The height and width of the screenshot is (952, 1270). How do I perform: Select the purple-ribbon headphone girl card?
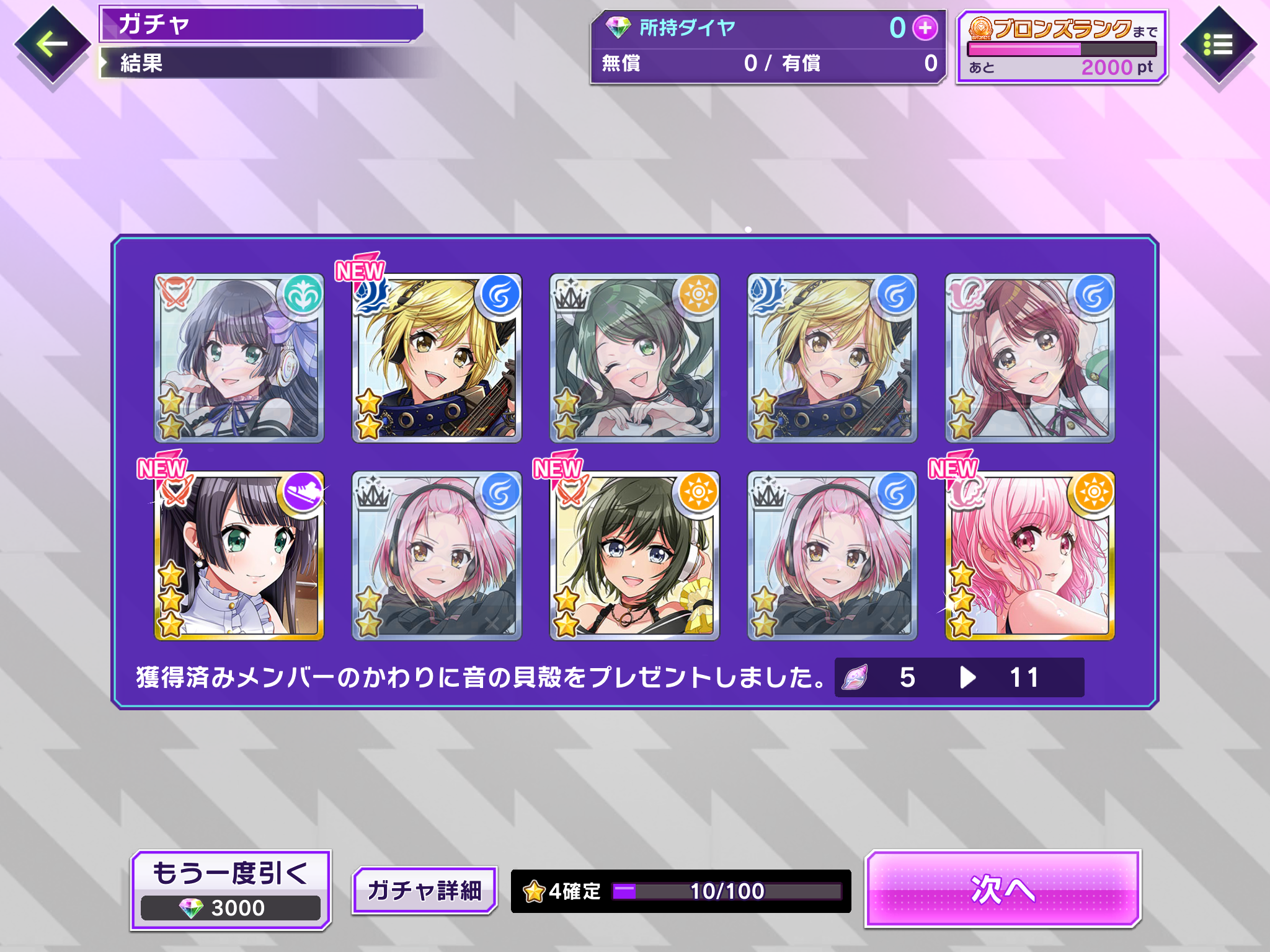(x=239, y=358)
